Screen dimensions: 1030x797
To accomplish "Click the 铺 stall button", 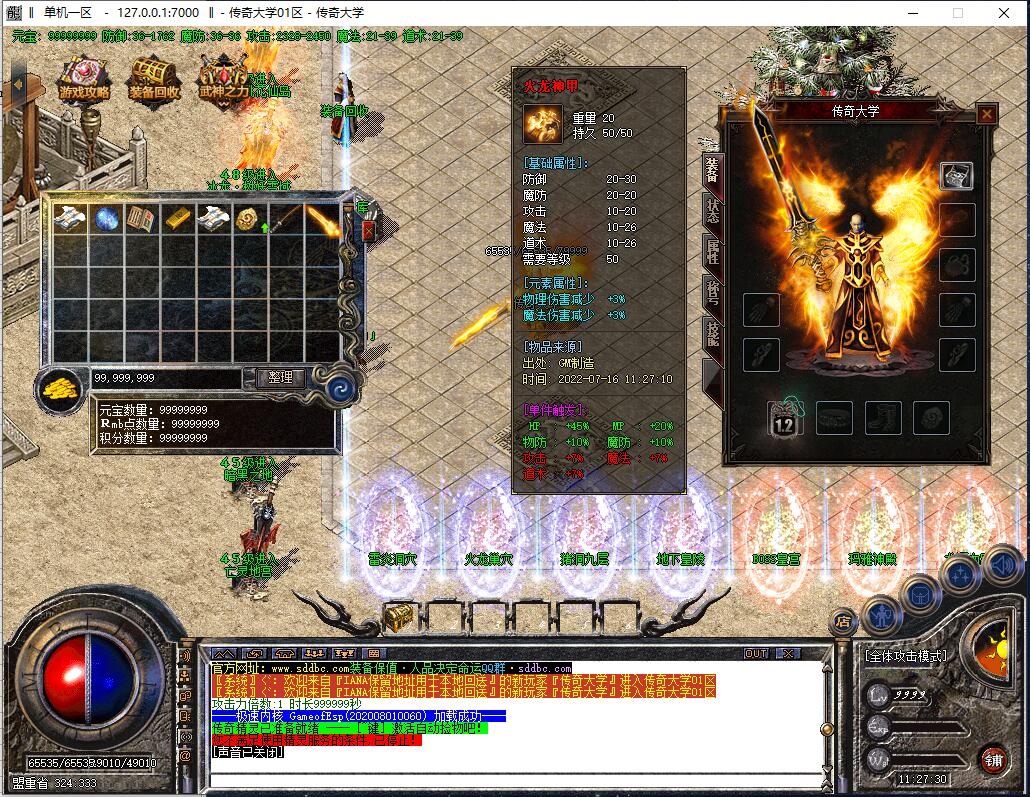I will 992,757.
